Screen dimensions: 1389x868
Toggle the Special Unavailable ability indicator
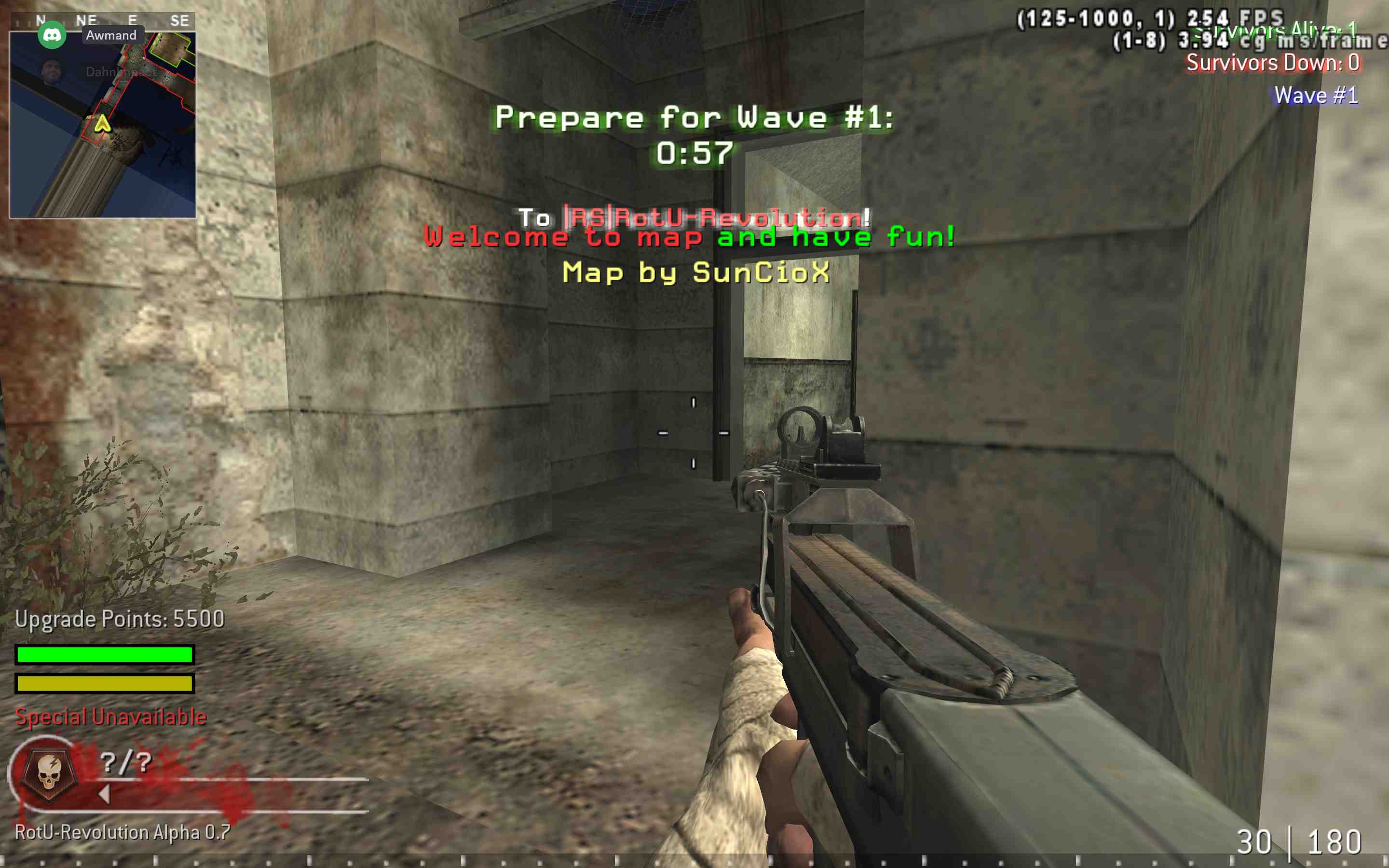tap(111, 717)
